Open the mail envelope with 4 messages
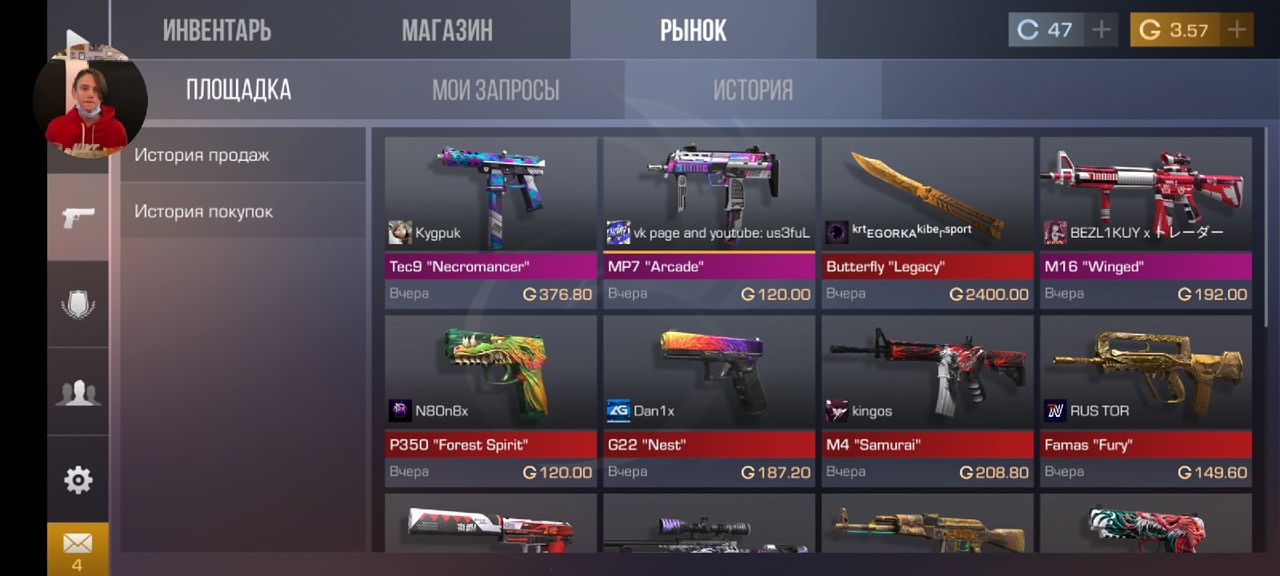The width and height of the screenshot is (1280, 576). (77, 548)
